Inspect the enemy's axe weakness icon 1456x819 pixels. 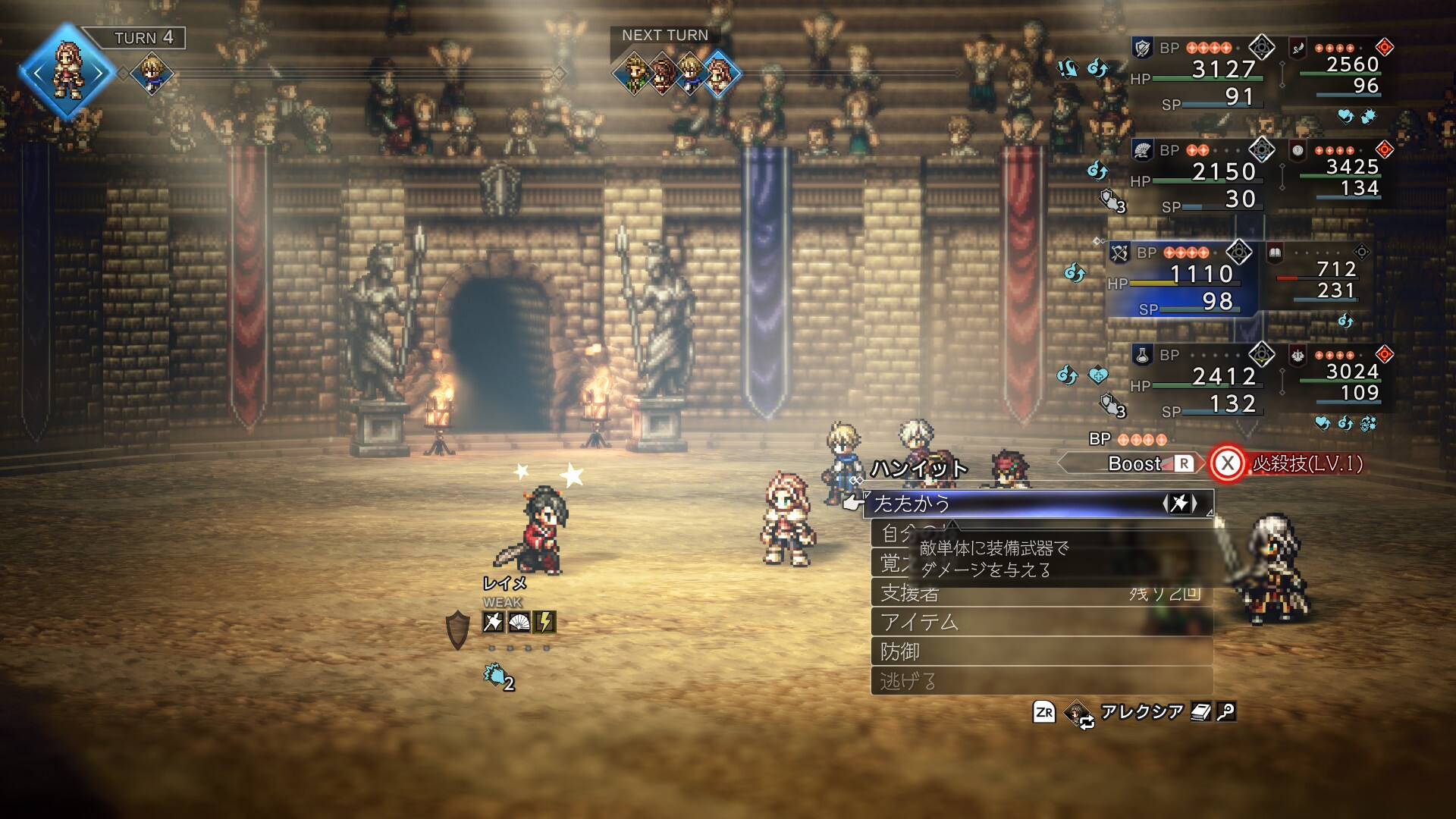point(493,623)
